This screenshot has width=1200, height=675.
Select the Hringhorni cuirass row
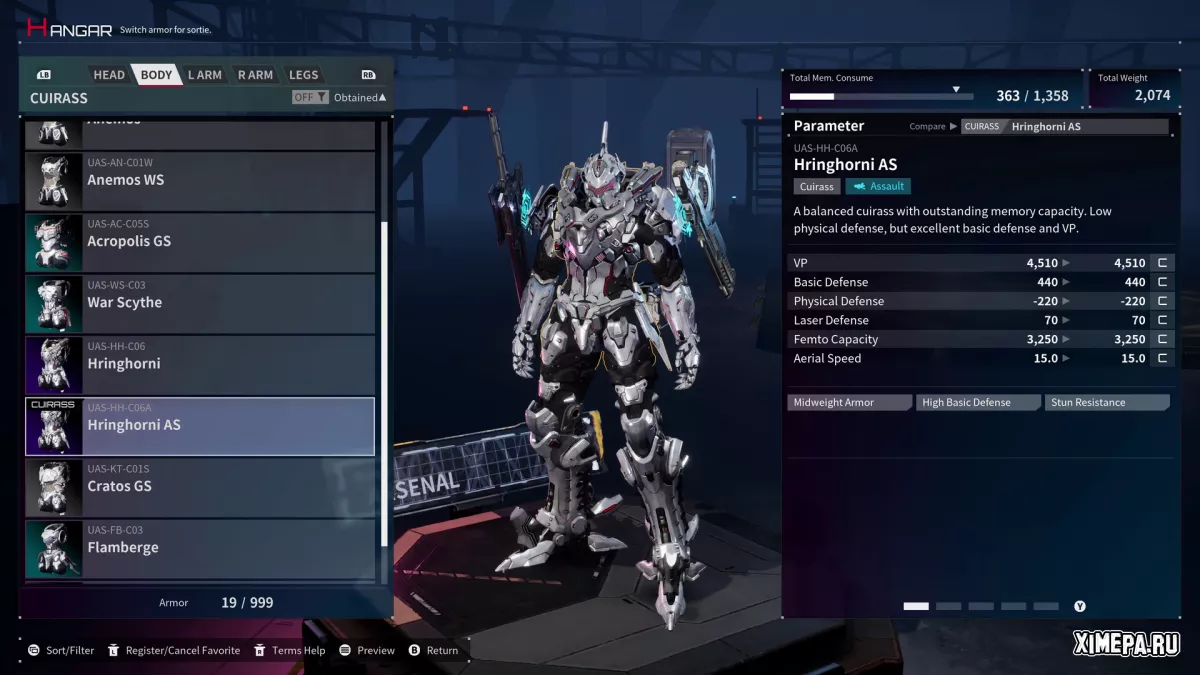click(200, 365)
